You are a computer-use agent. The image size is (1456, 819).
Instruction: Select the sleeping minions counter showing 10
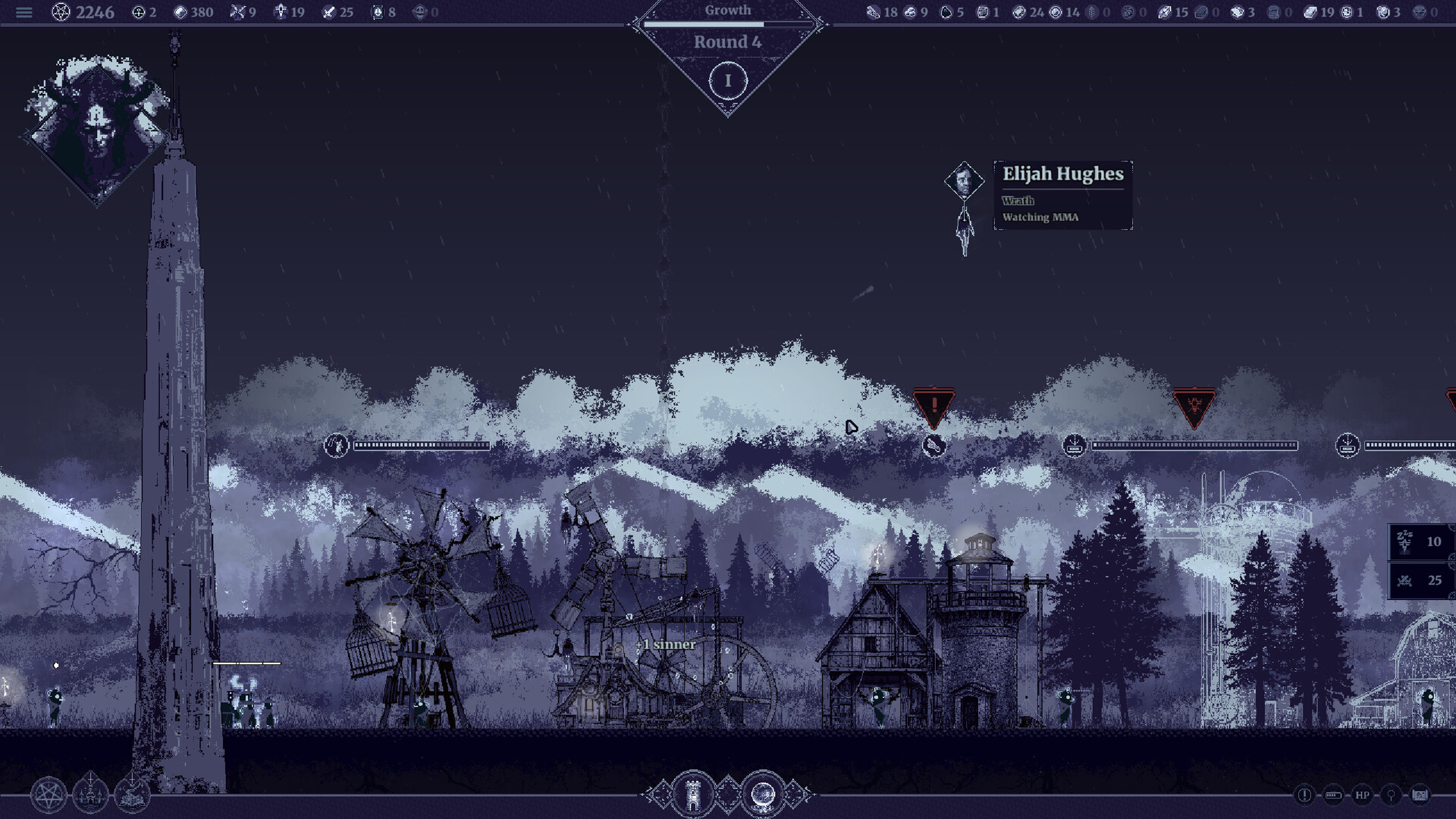(1420, 541)
